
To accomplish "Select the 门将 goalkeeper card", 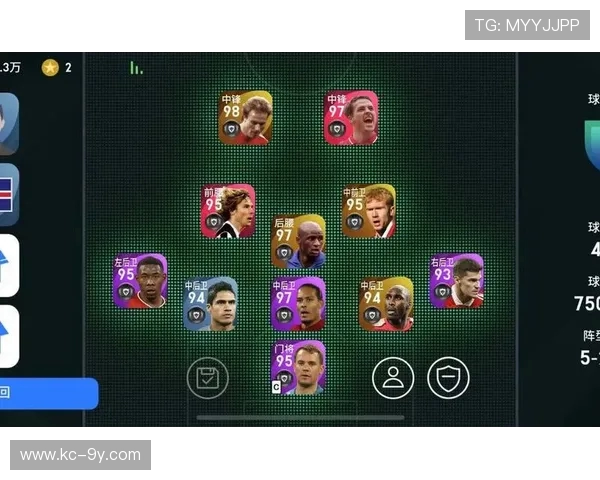I will coord(298,367).
